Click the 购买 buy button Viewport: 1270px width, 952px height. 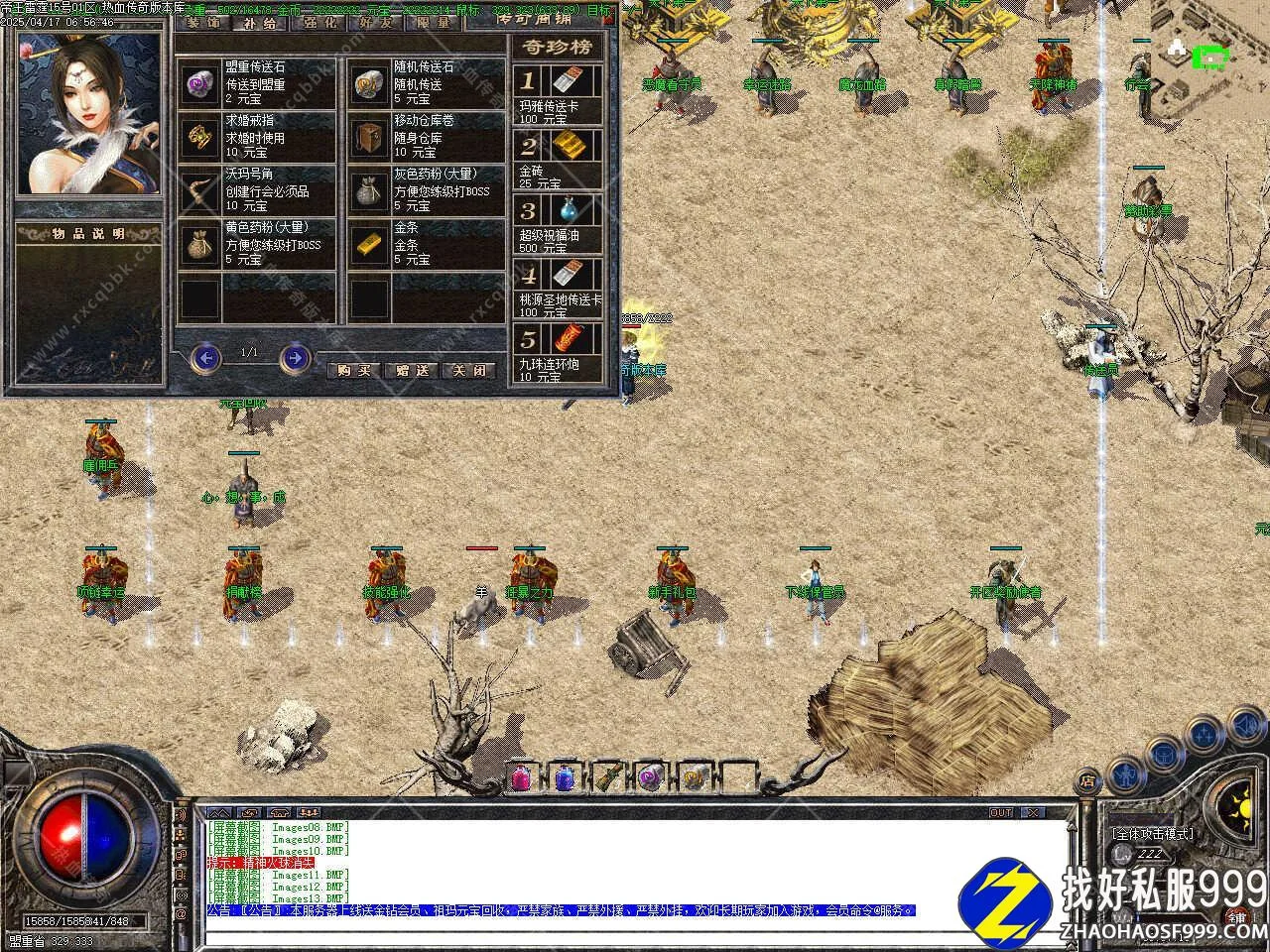tap(353, 370)
